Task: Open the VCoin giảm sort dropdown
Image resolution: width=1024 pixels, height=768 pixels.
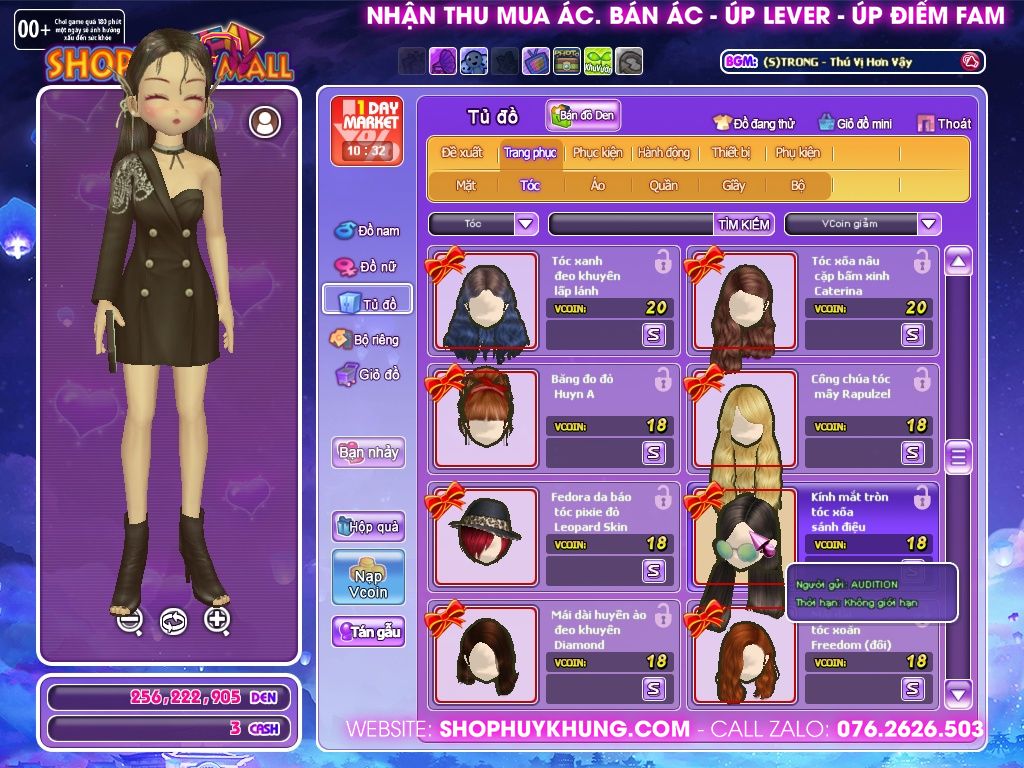Action: [x=929, y=224]
